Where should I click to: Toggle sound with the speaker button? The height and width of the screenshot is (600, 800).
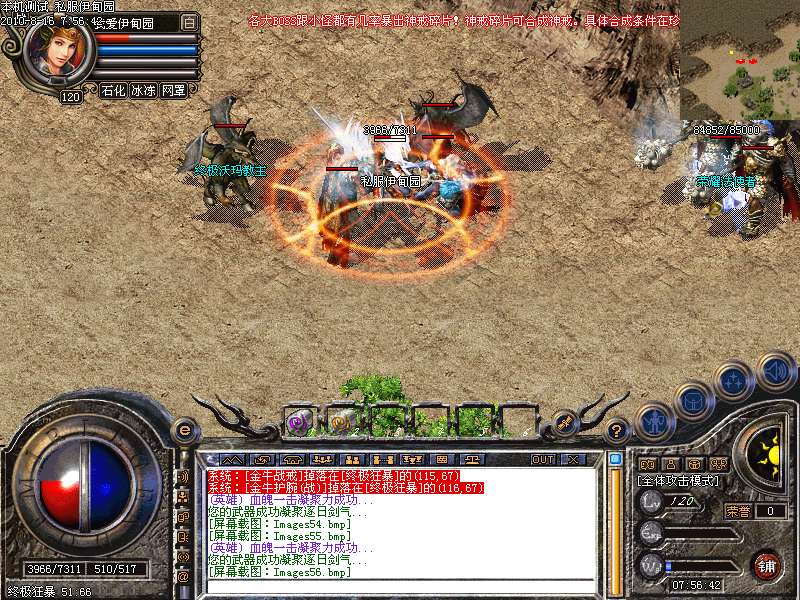tap(775, 371)
